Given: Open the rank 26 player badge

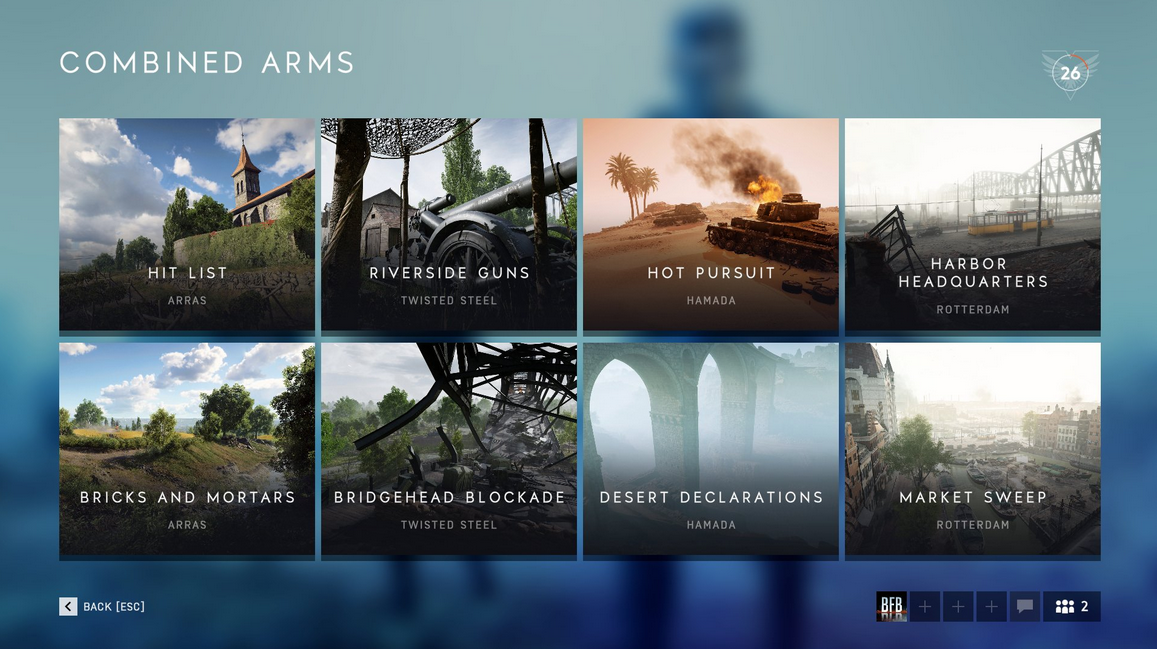Looking at the screenshot, I should point(1070,73).
